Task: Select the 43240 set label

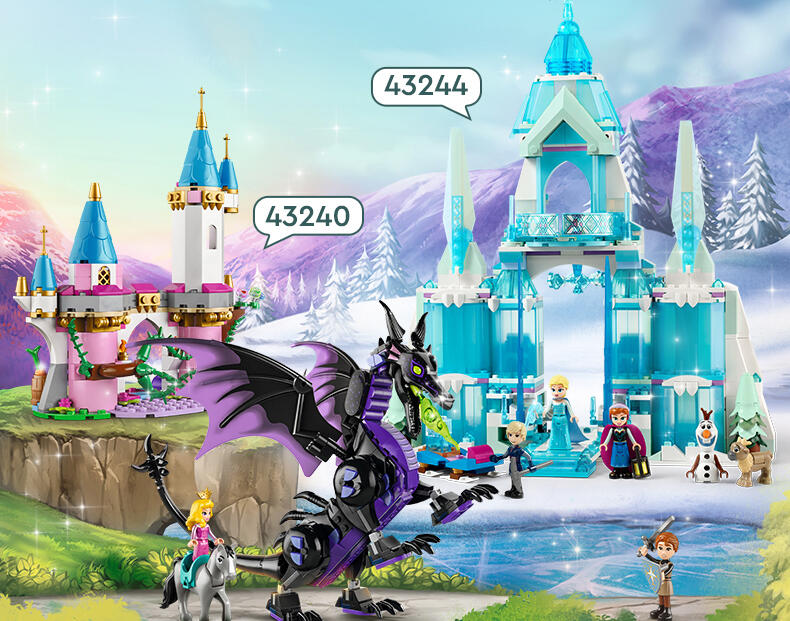Action: (x=308, y=215)
